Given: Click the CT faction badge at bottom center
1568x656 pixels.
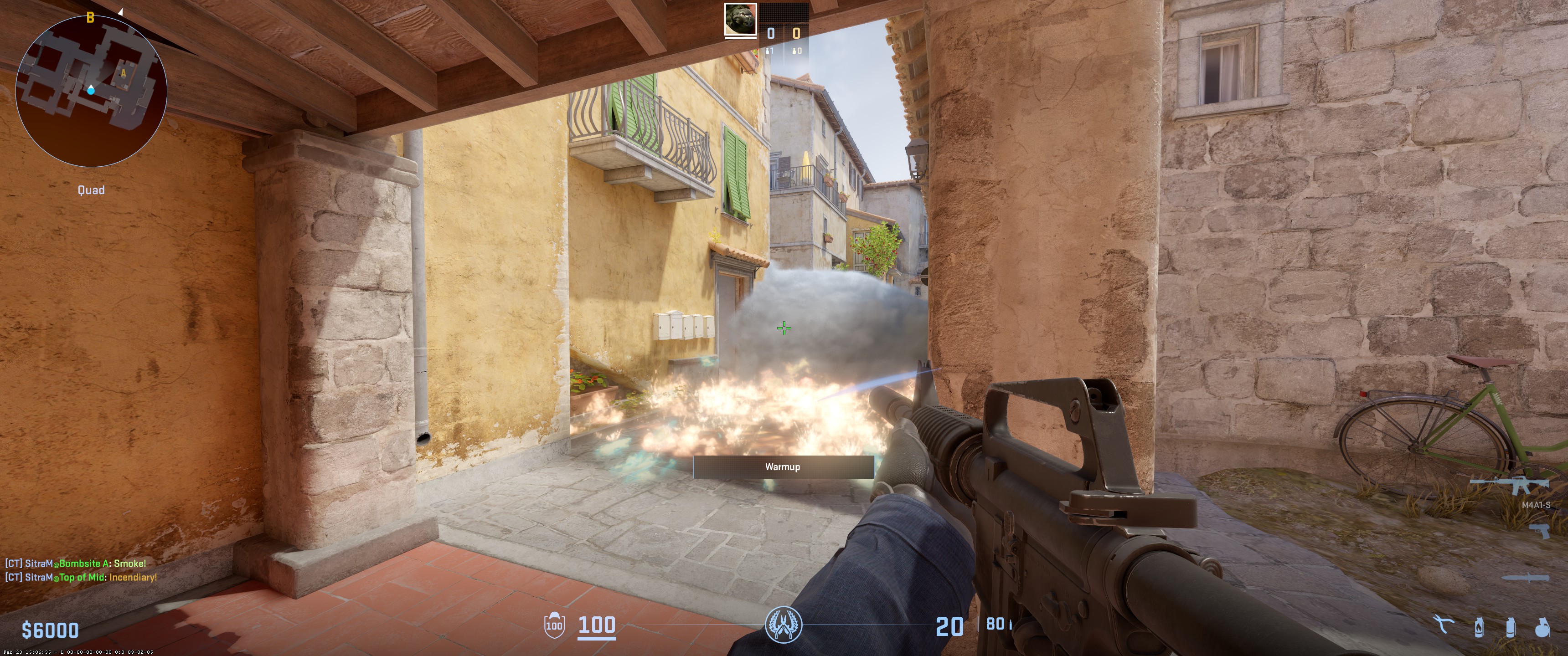Looking at the screenshot, I should [784, 625].
